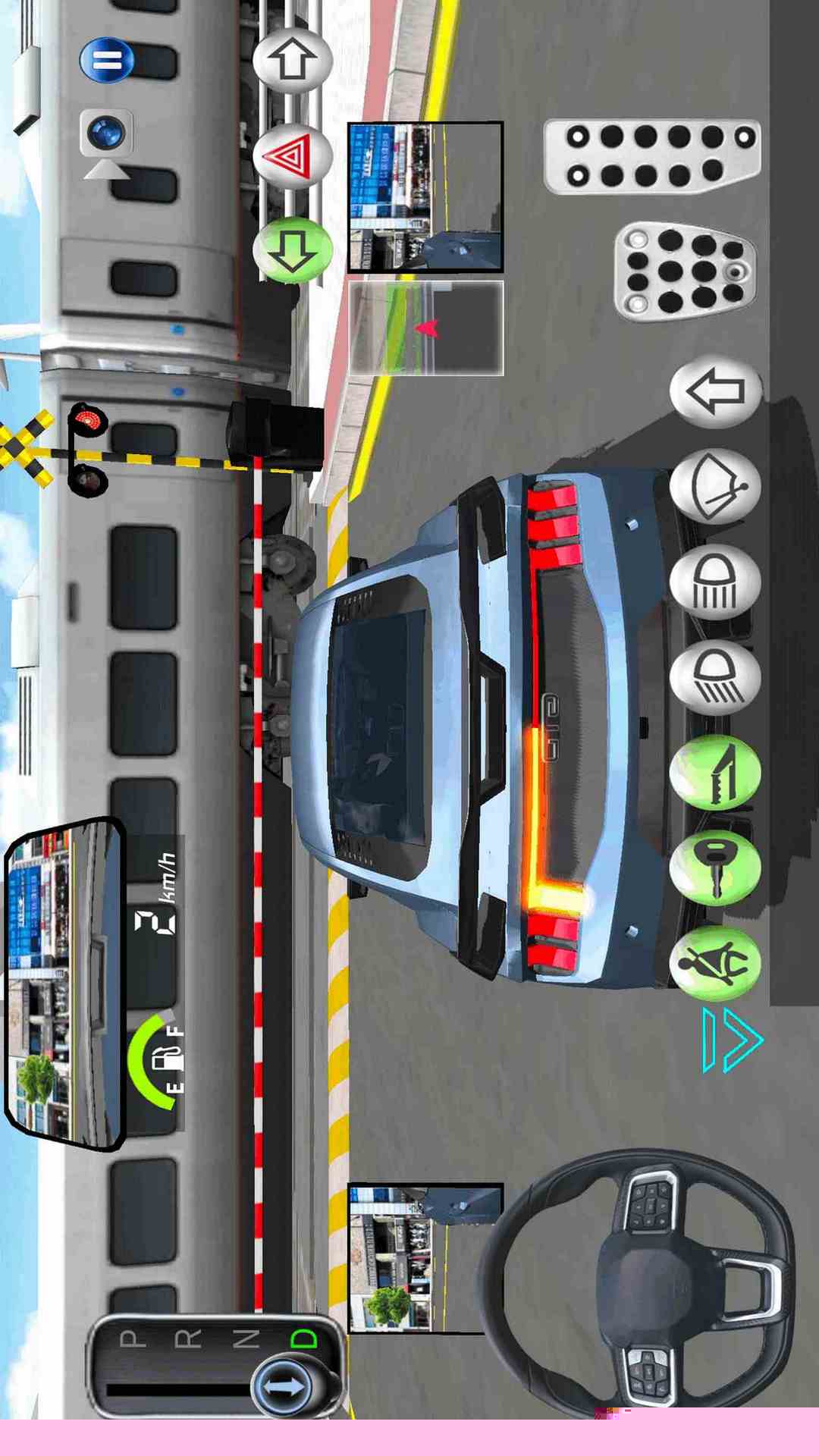Click the left-pointing arrow button
Image resolution: width=819 pixels, height=1456 pixels.
click(x=715, y=391)
